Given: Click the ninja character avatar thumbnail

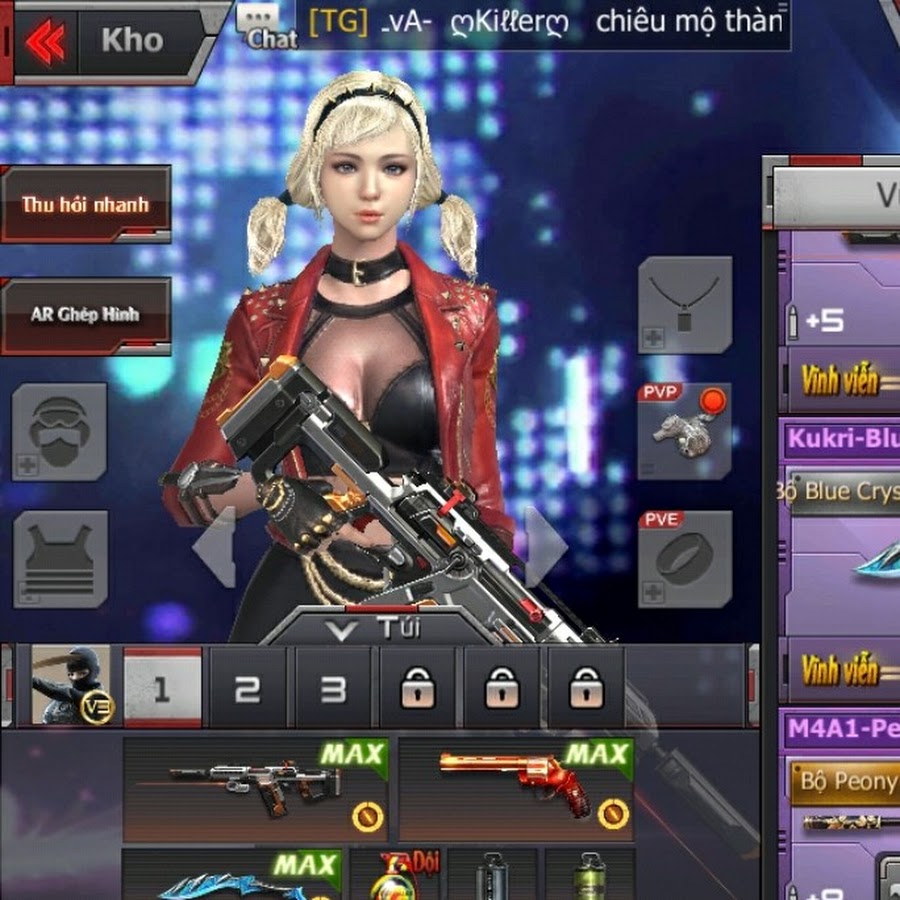Looking at the screenshot, I should point(71,685).
